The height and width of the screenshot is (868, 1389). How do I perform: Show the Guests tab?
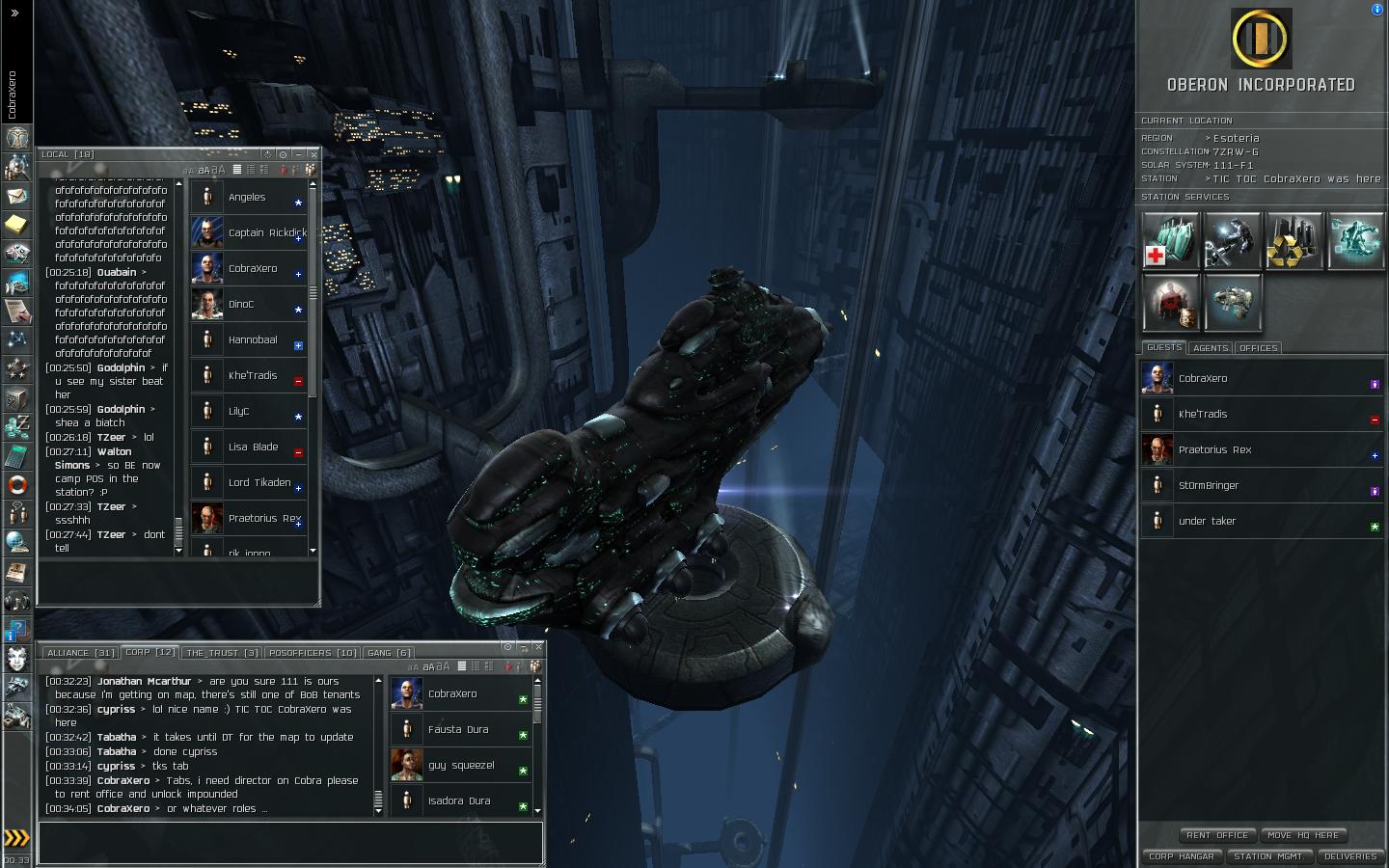click(x=1164, y=347)
